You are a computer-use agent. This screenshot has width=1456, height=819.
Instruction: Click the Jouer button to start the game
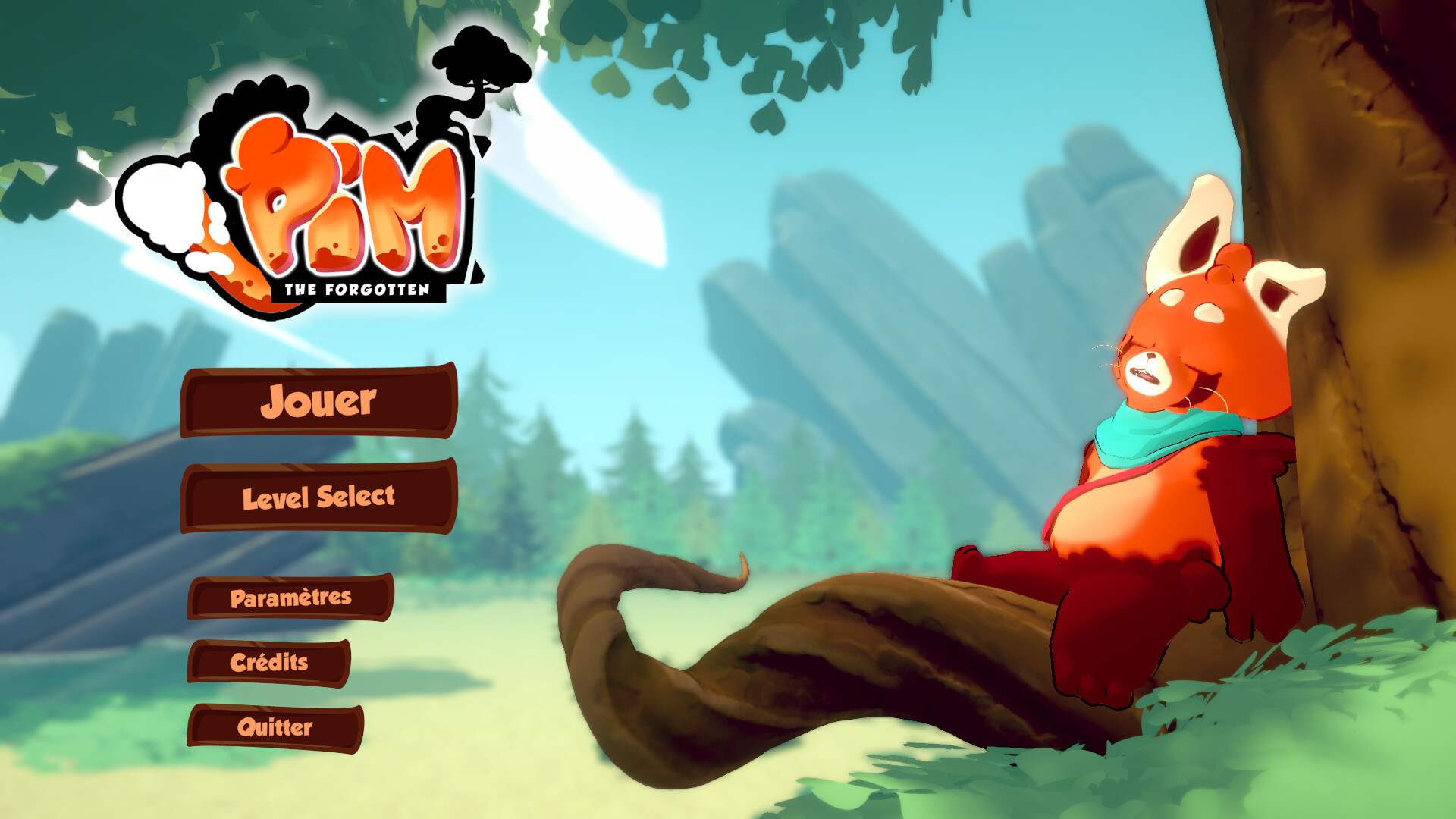[318, 404]
